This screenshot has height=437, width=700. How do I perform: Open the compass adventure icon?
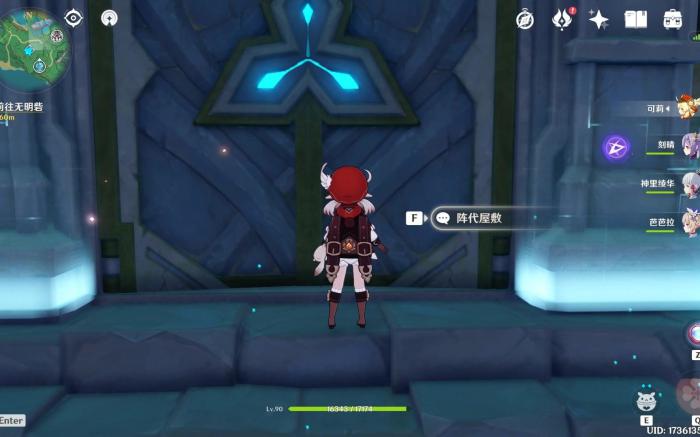525,19
